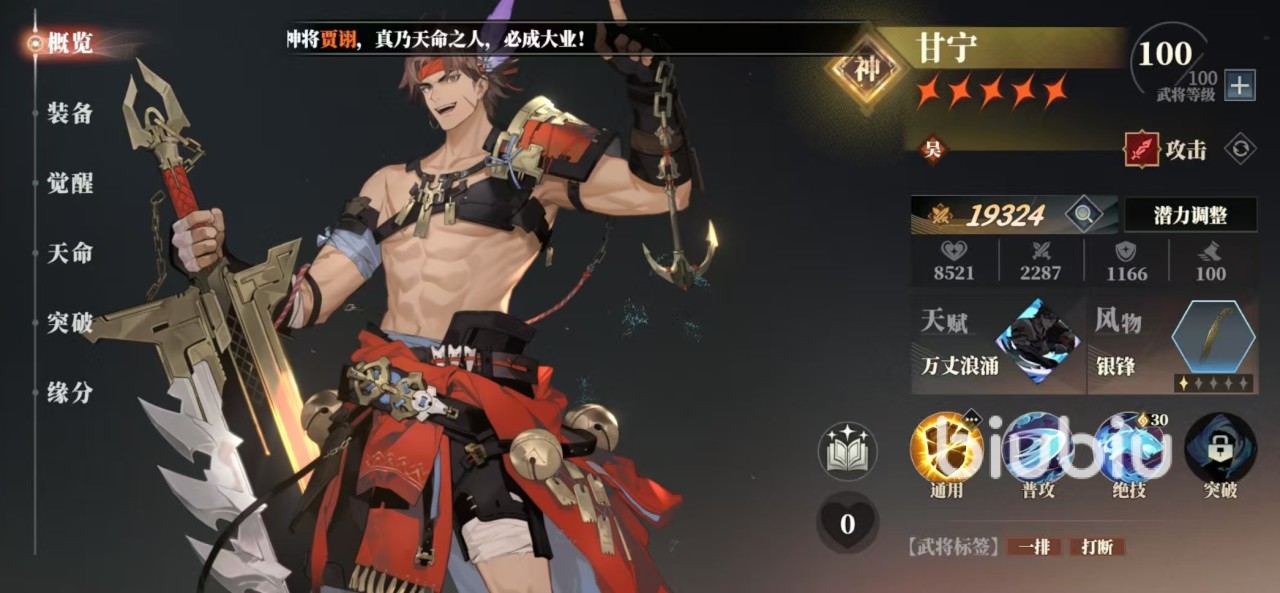The height and width of the screenshot is (593, 1280).
Task: Toggle the swap icon next to 攻击
Action: 1240,149
